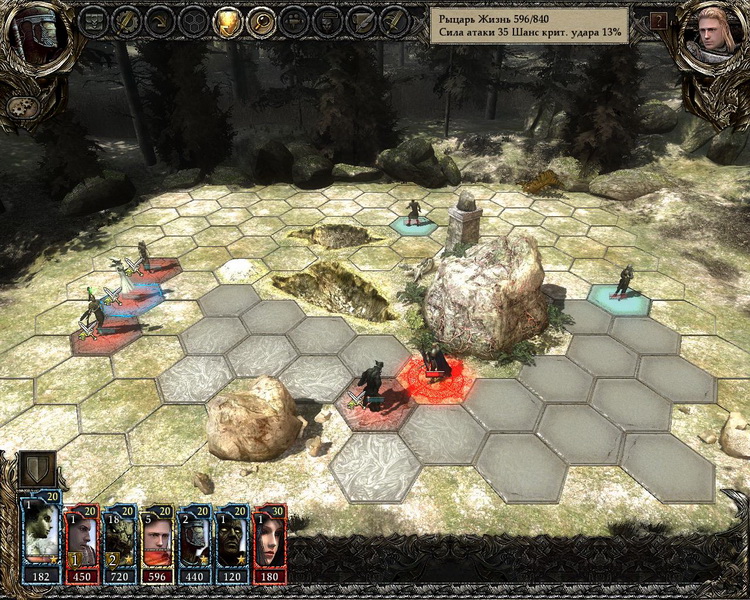750x600 pixels.
Task: Click the red question mark help button
Action: click(658, 19)
